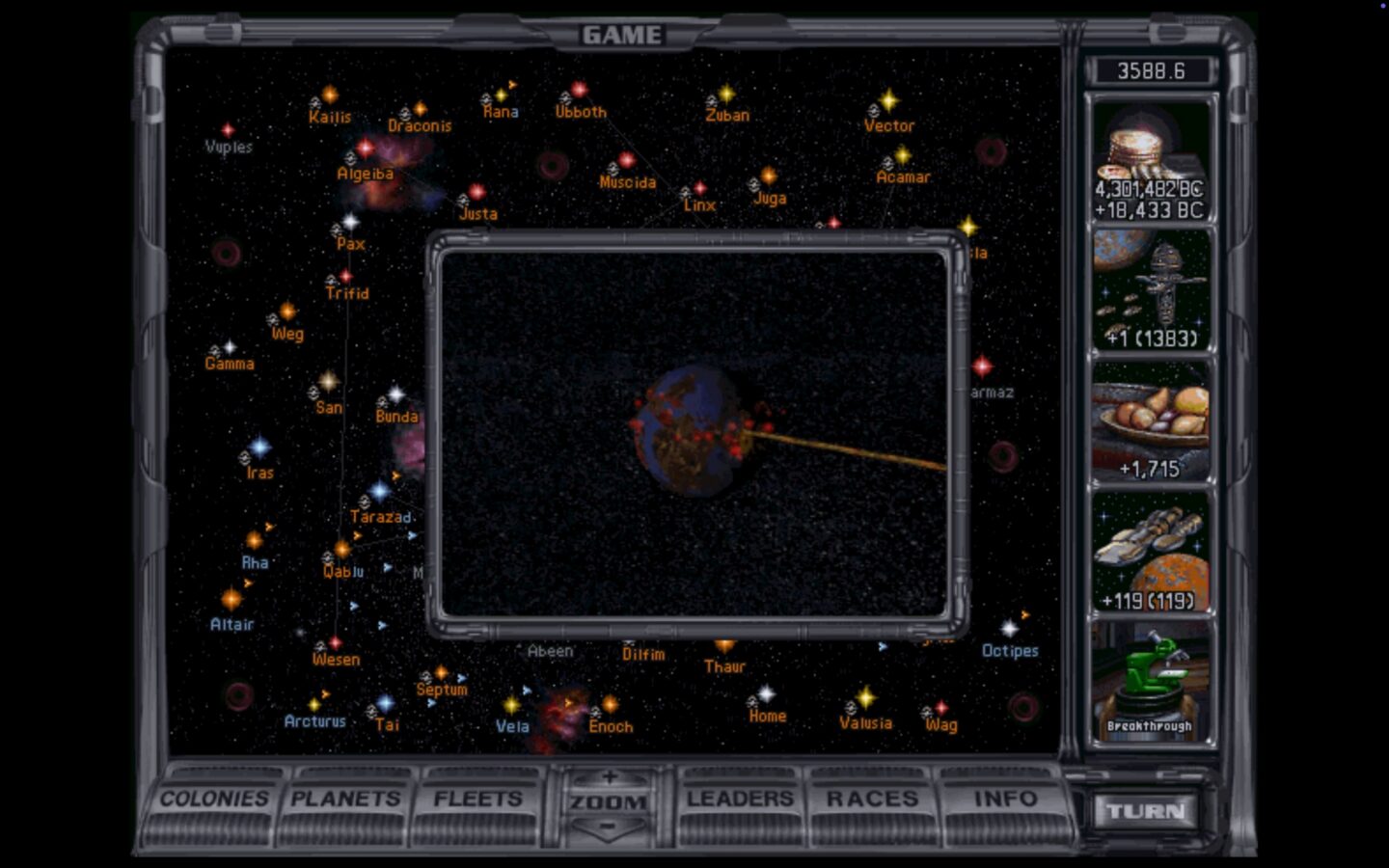1389x868 pixels.
Task: View hired LEADERS
Action: point(739,800)
